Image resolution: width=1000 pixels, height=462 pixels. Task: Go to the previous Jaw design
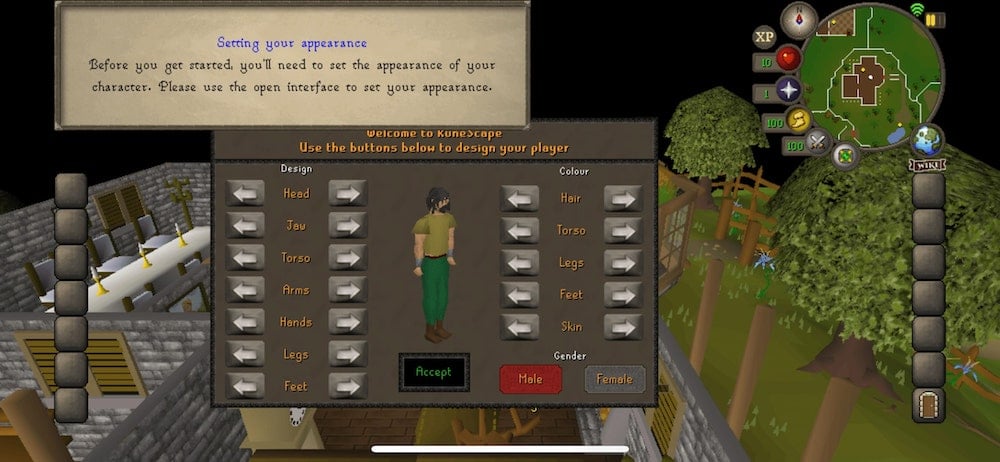click(x=245, y=225)
